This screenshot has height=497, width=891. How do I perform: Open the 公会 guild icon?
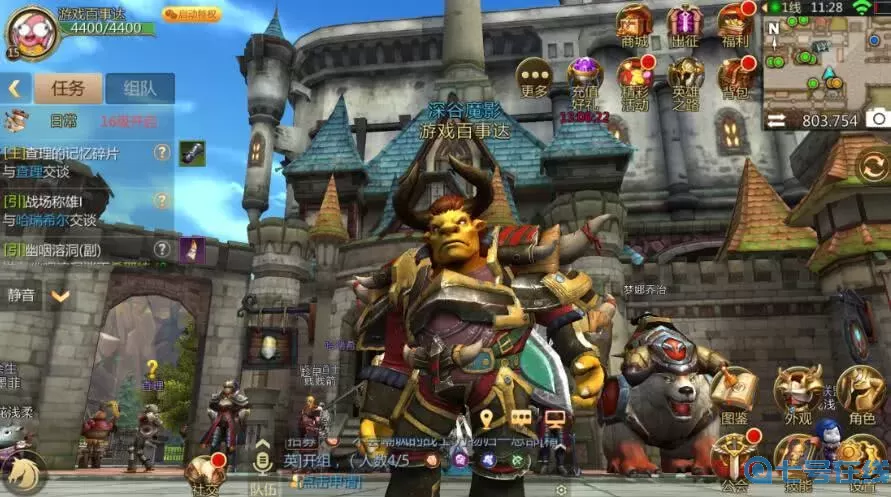[735, 458]
